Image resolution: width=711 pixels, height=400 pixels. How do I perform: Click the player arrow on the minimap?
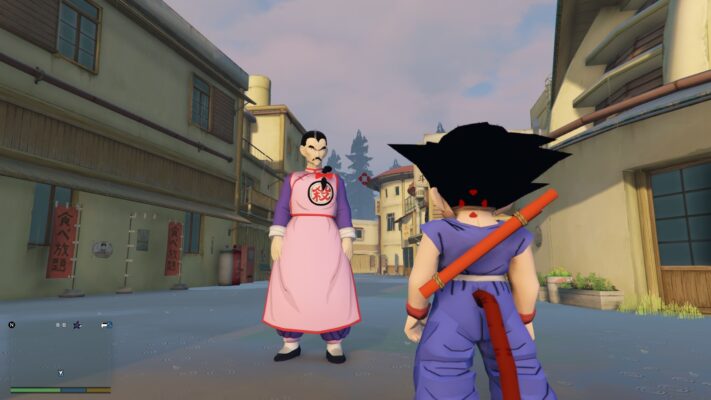click(x=60, y=373)
